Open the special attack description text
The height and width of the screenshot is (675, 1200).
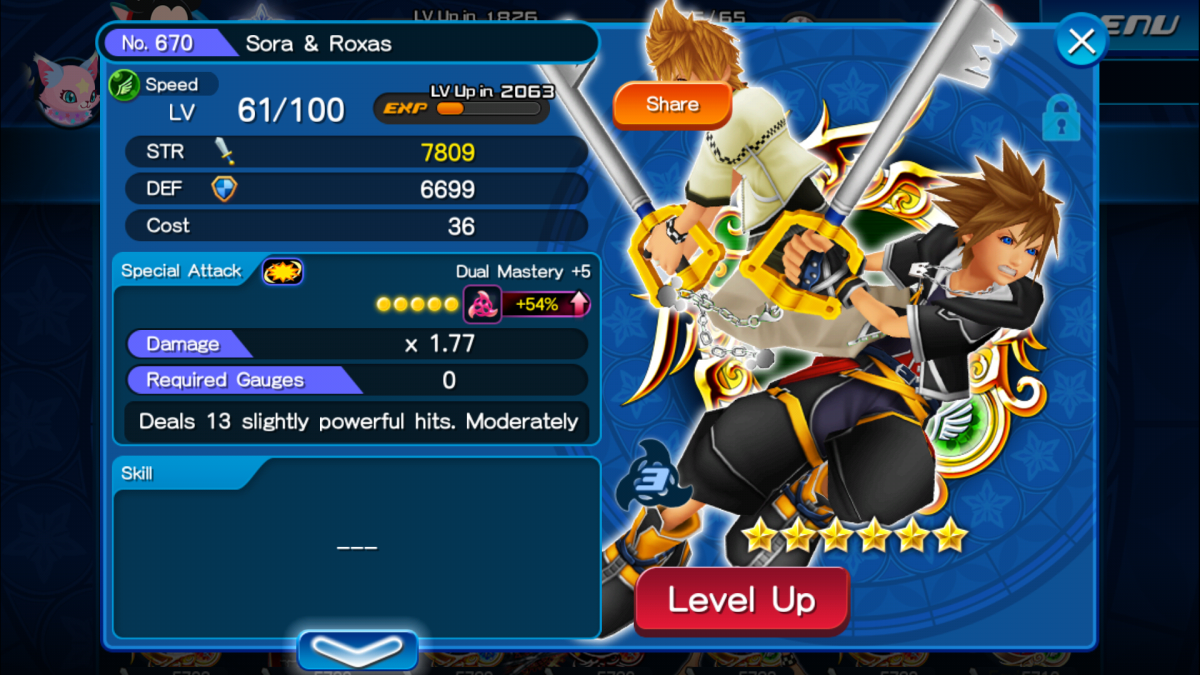pyautogui.click(x=357, y=421)
